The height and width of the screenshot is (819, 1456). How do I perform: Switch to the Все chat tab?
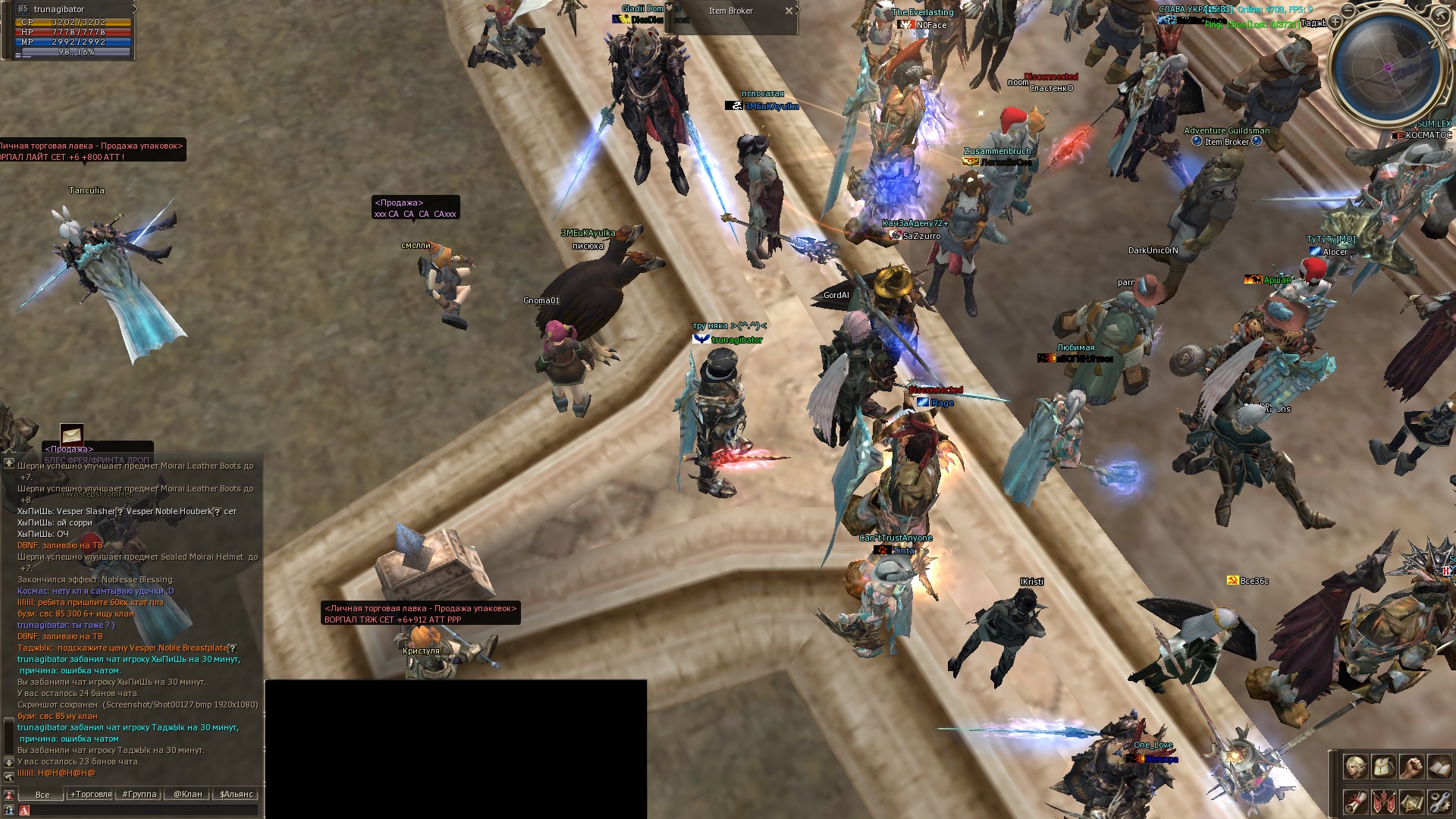coord(42,795)
